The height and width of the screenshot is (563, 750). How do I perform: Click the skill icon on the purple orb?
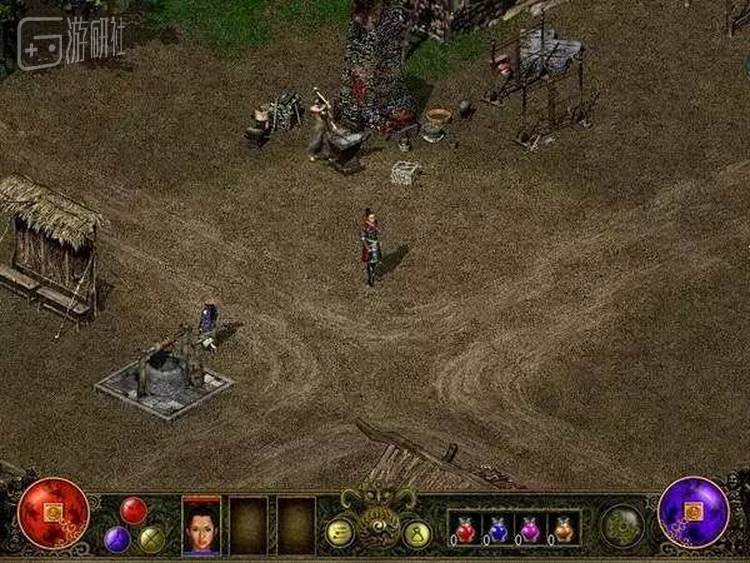(x=693, y=511)
